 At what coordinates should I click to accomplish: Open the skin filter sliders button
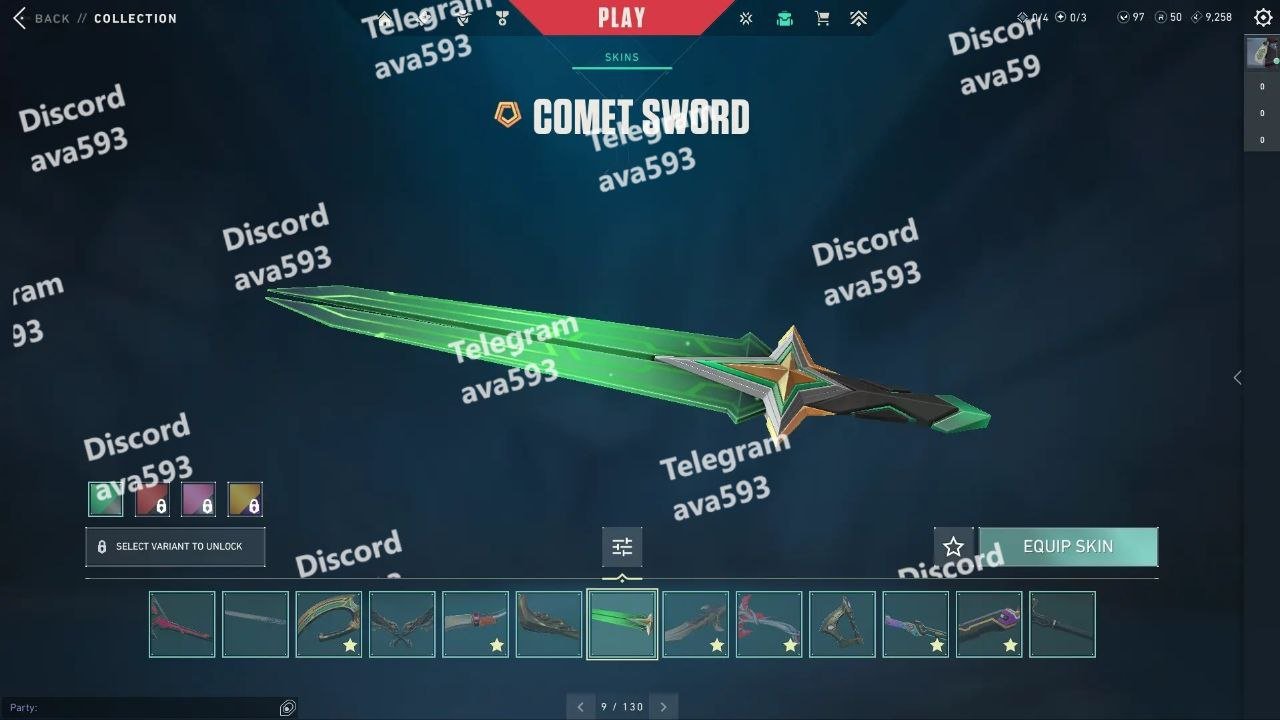pos(622,547)
